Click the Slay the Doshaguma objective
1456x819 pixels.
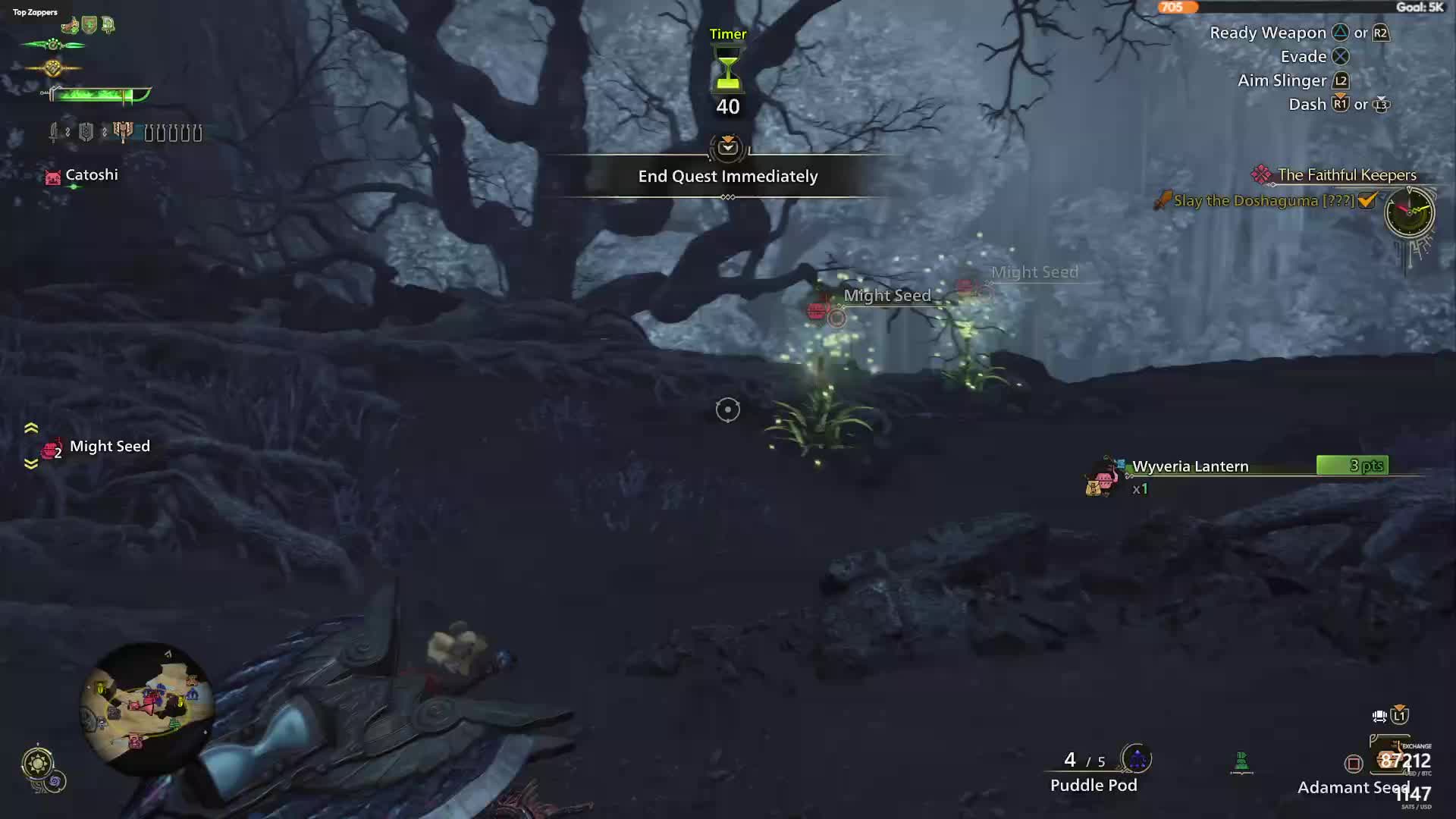click(x=1263, y=201)
